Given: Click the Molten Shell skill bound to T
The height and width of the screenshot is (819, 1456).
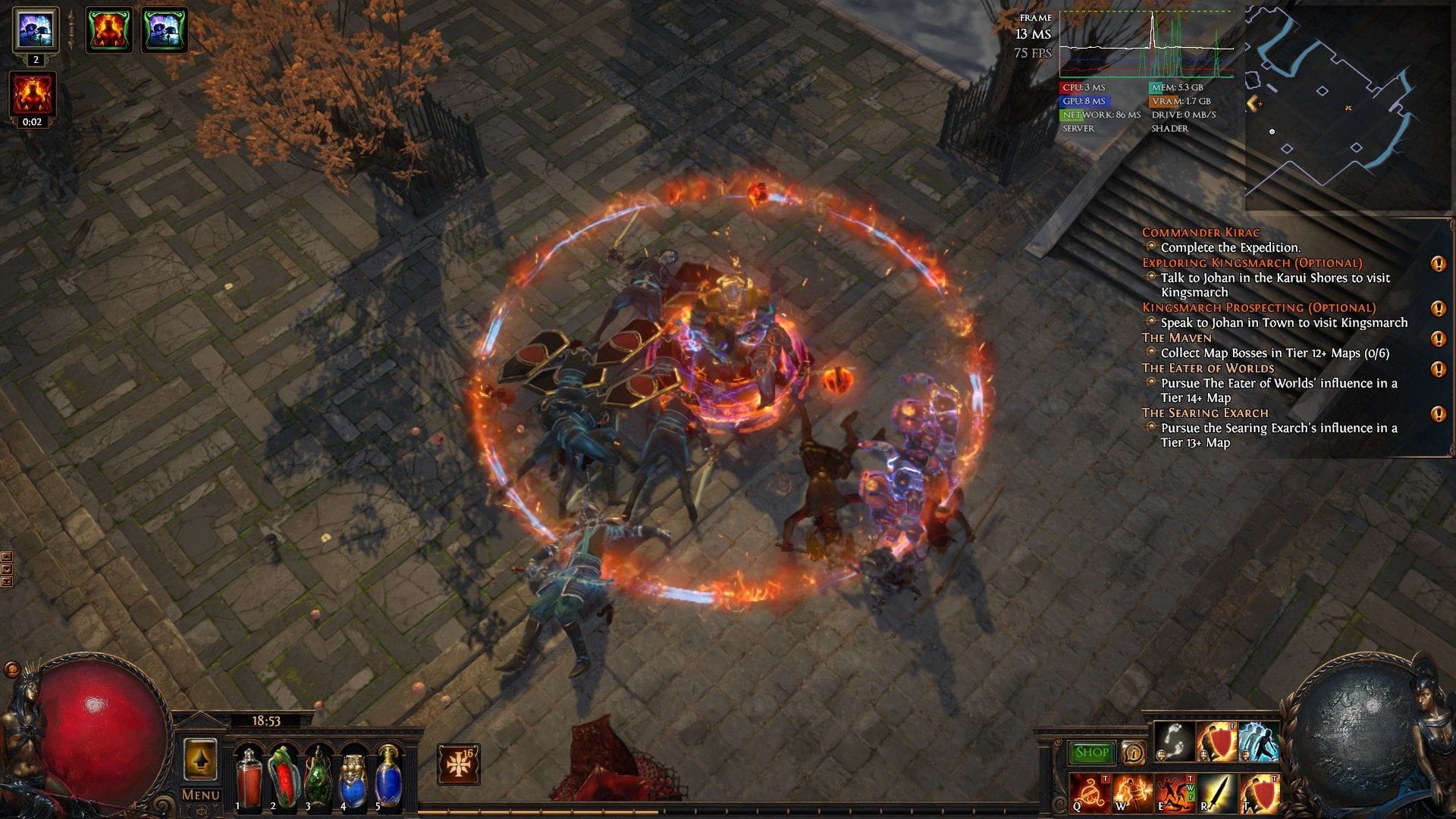Looking at the screenshot, I should point(1259,792).
